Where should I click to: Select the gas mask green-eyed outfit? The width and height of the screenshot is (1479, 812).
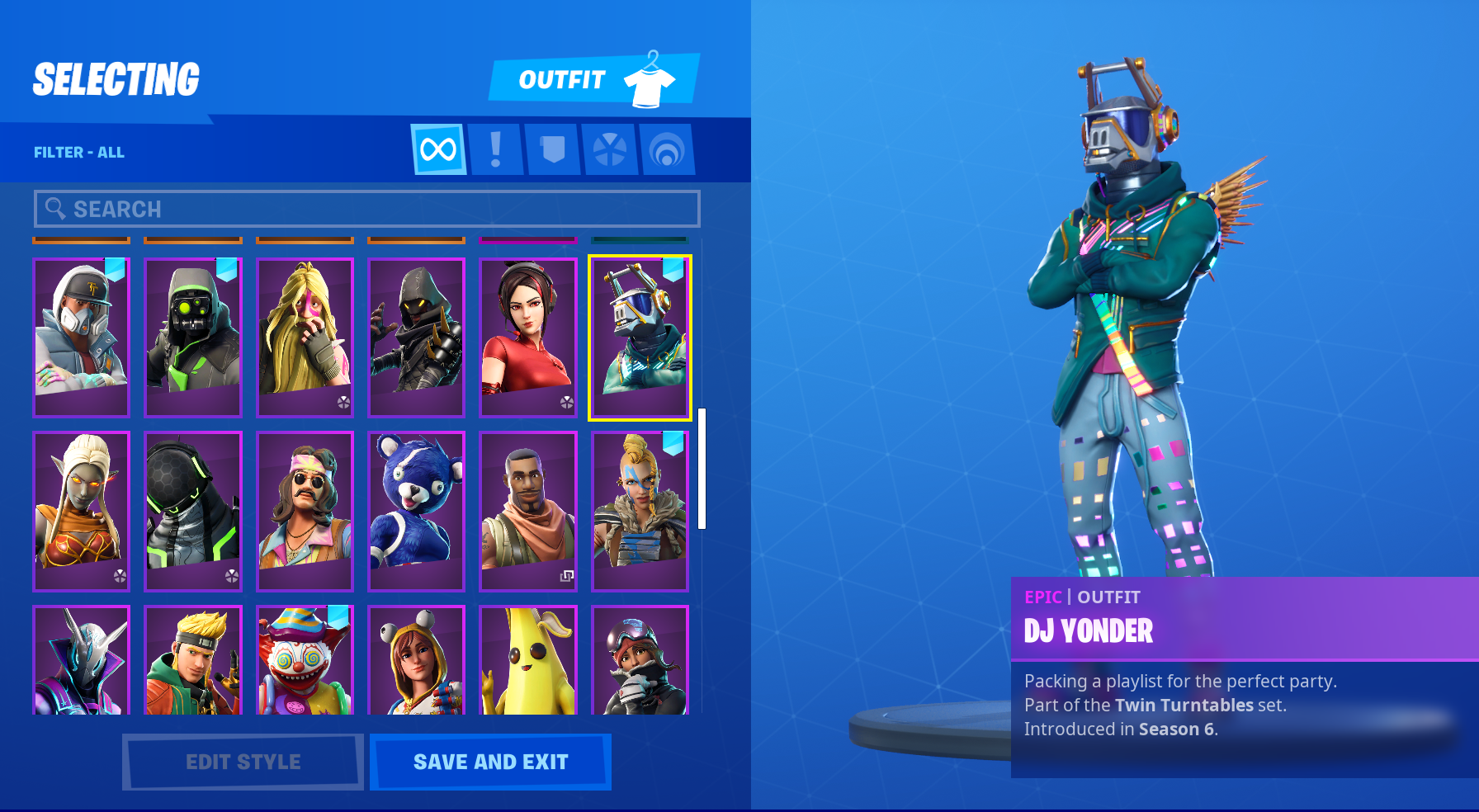(x=193, y=338)
